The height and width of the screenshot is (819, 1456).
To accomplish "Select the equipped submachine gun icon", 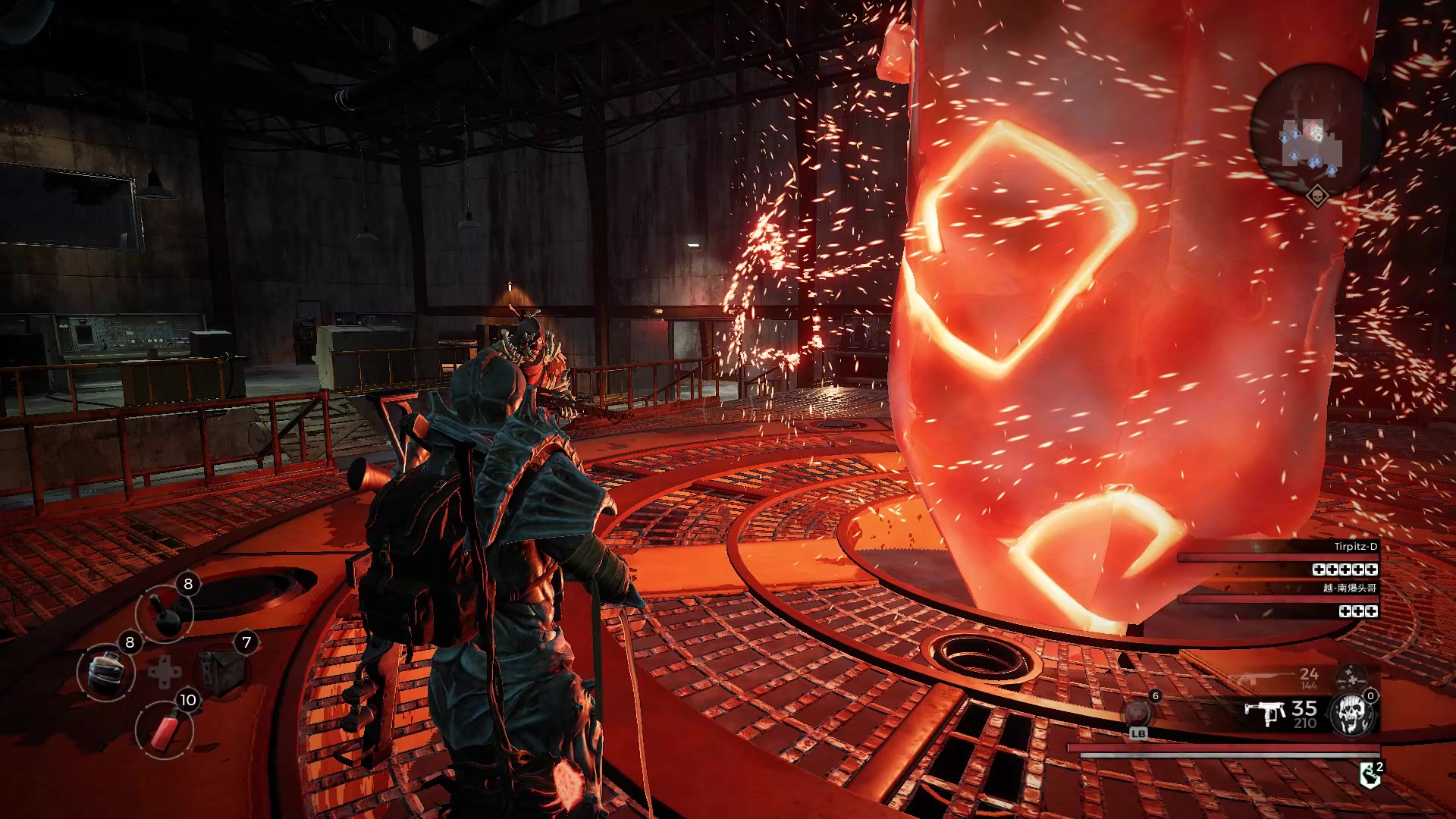I will pos(1264,713).
